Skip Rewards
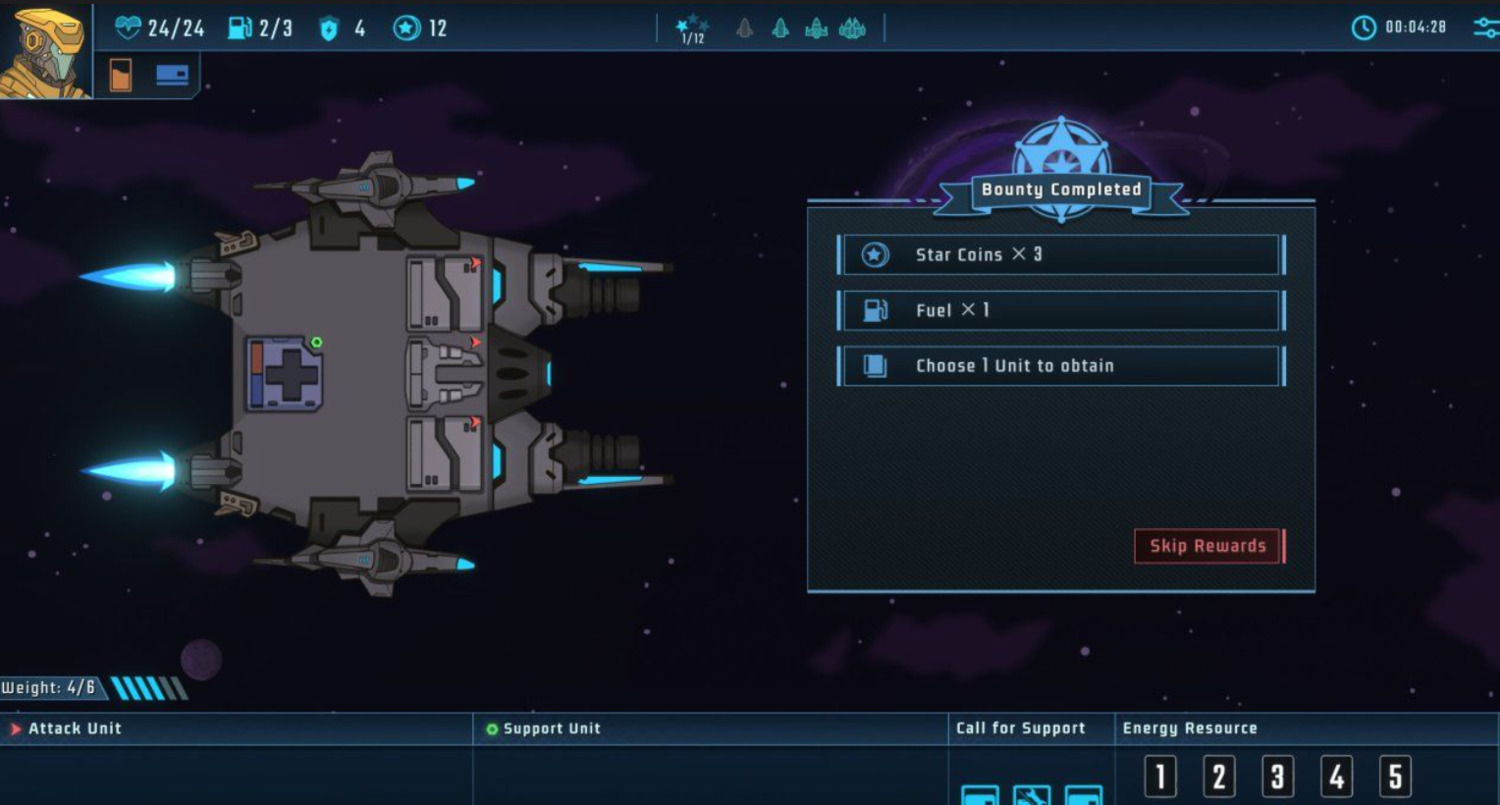1500x805 pixels. pyautogui.click(x=1207, y=546)
